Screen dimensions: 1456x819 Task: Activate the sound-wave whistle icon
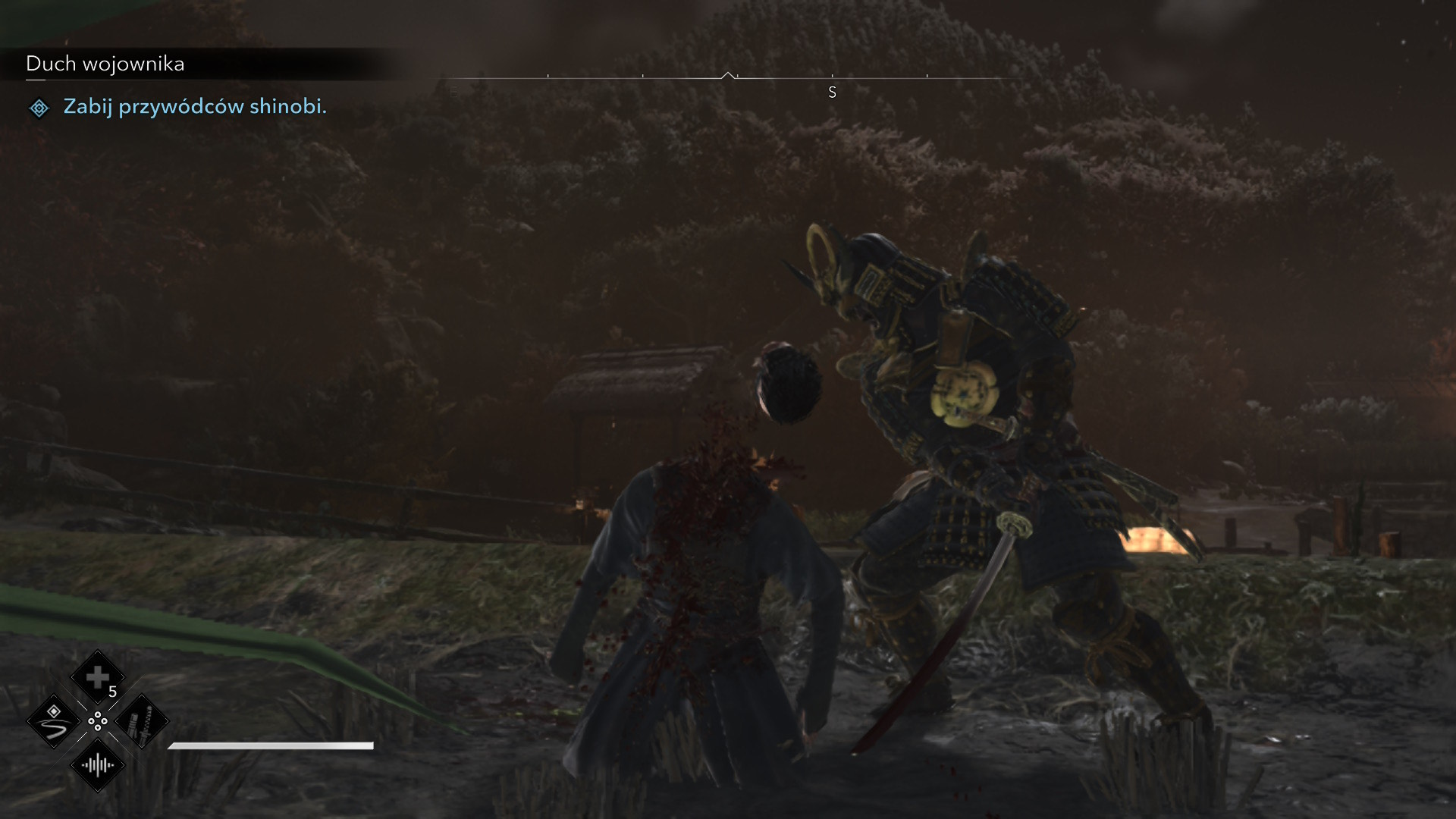[98, 765]
